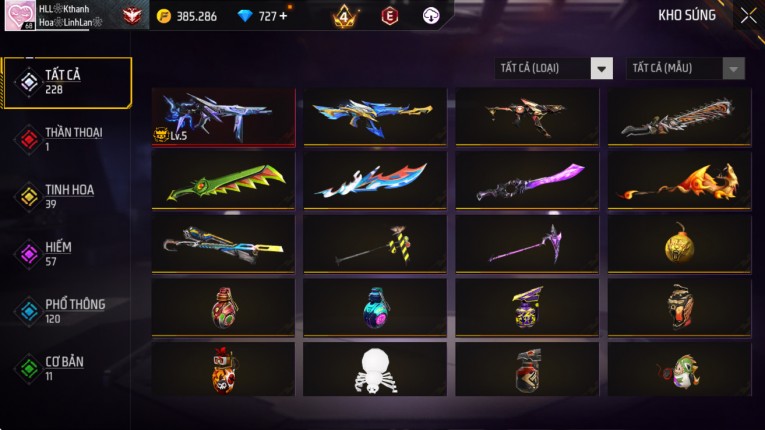This screenshot has width=765, height=430.
Task: Pick the blue crossbow weapon skin
Action: (223, 243)
